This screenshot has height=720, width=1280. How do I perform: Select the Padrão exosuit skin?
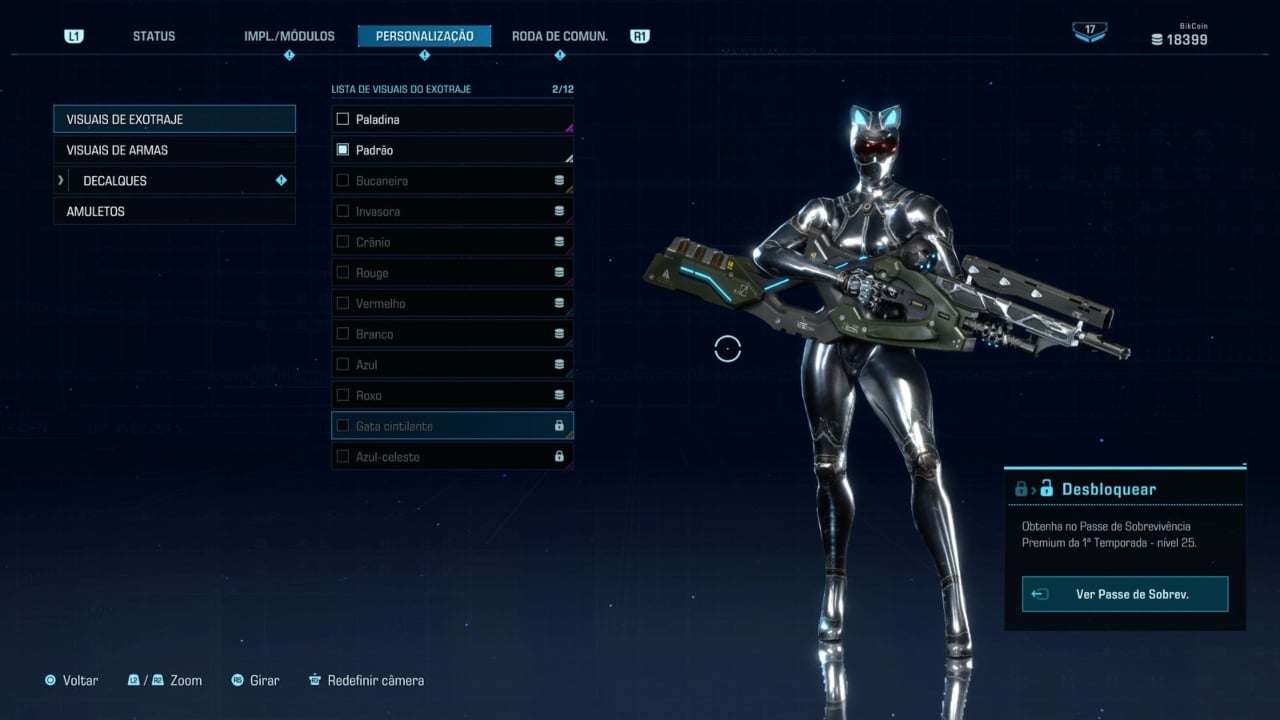[452, 150]
